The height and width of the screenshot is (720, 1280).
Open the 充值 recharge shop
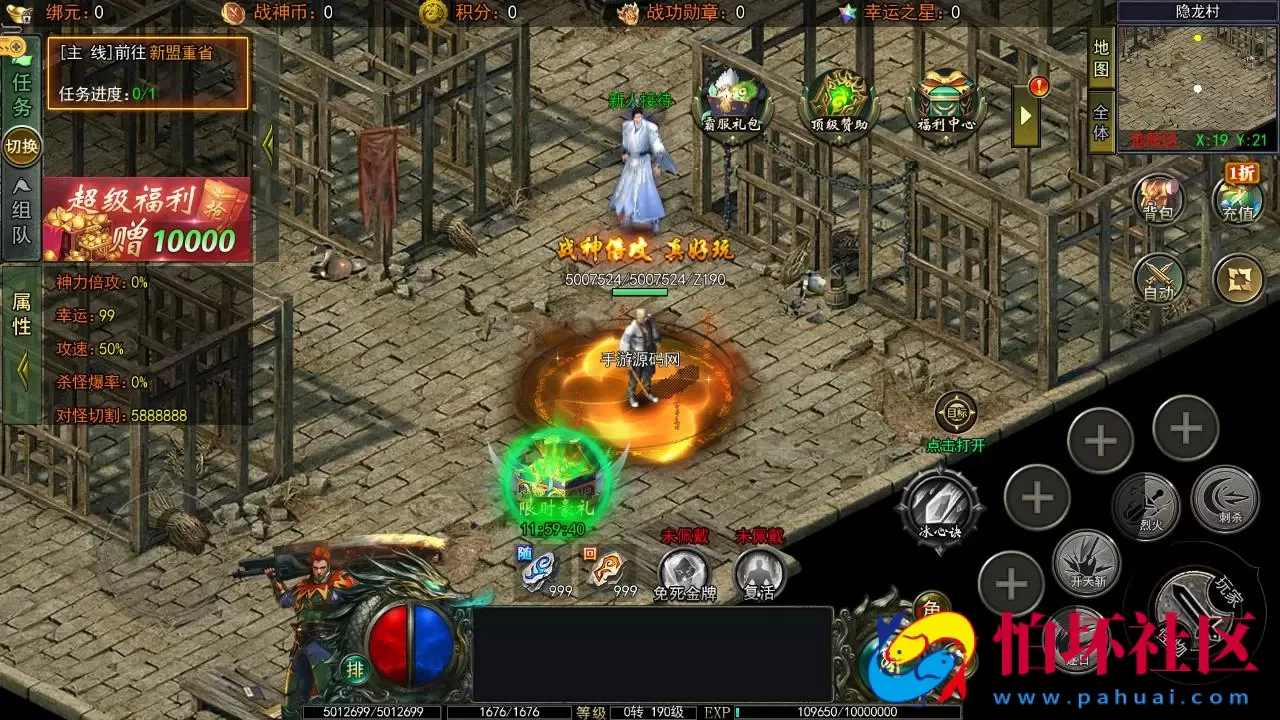(1238, 196)
